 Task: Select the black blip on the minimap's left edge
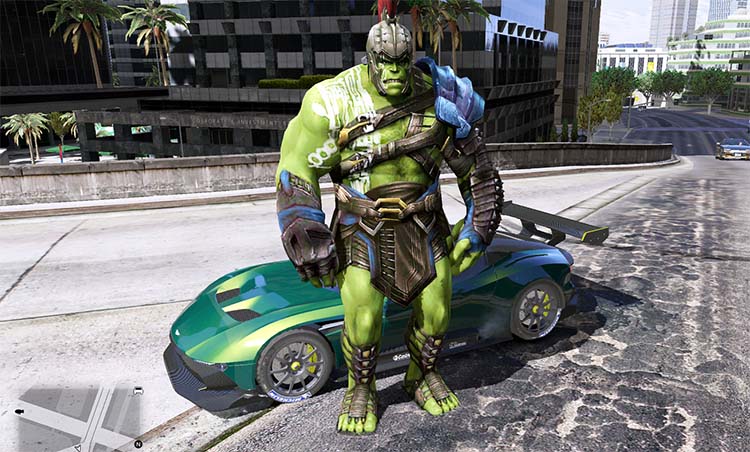click(18, 411)
